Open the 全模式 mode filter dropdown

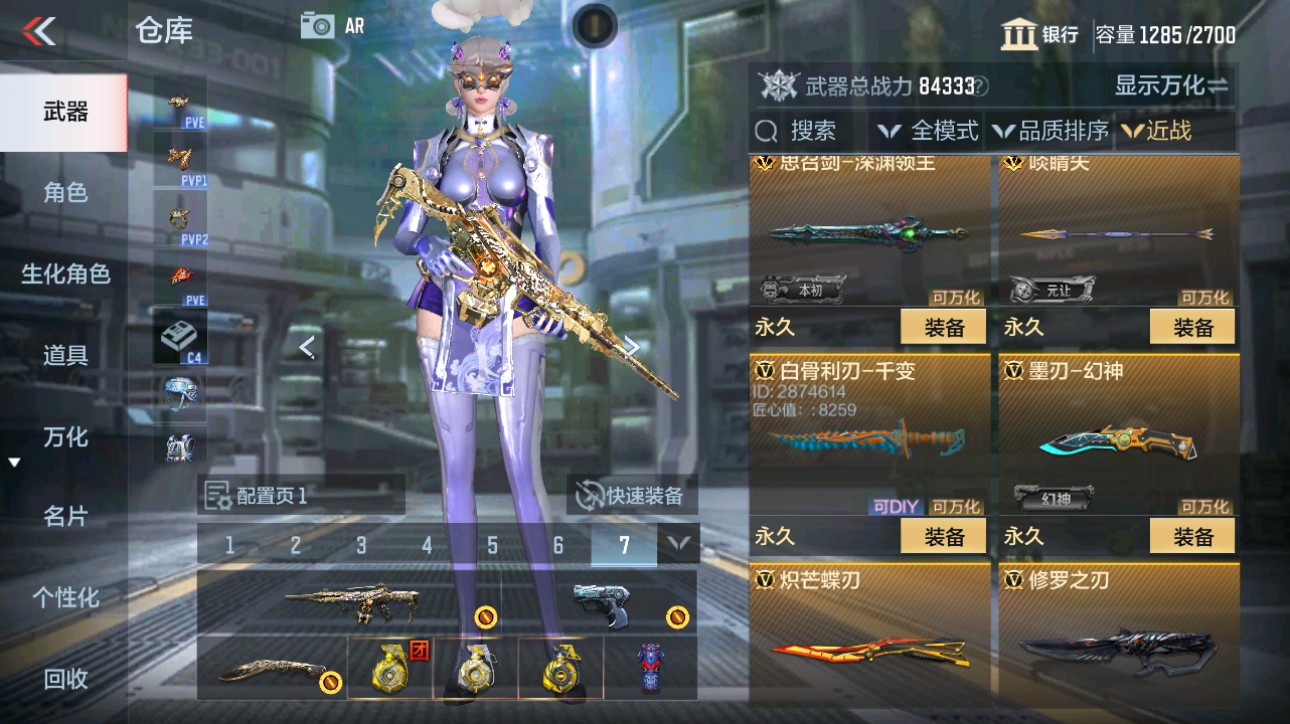click(930, 130)
